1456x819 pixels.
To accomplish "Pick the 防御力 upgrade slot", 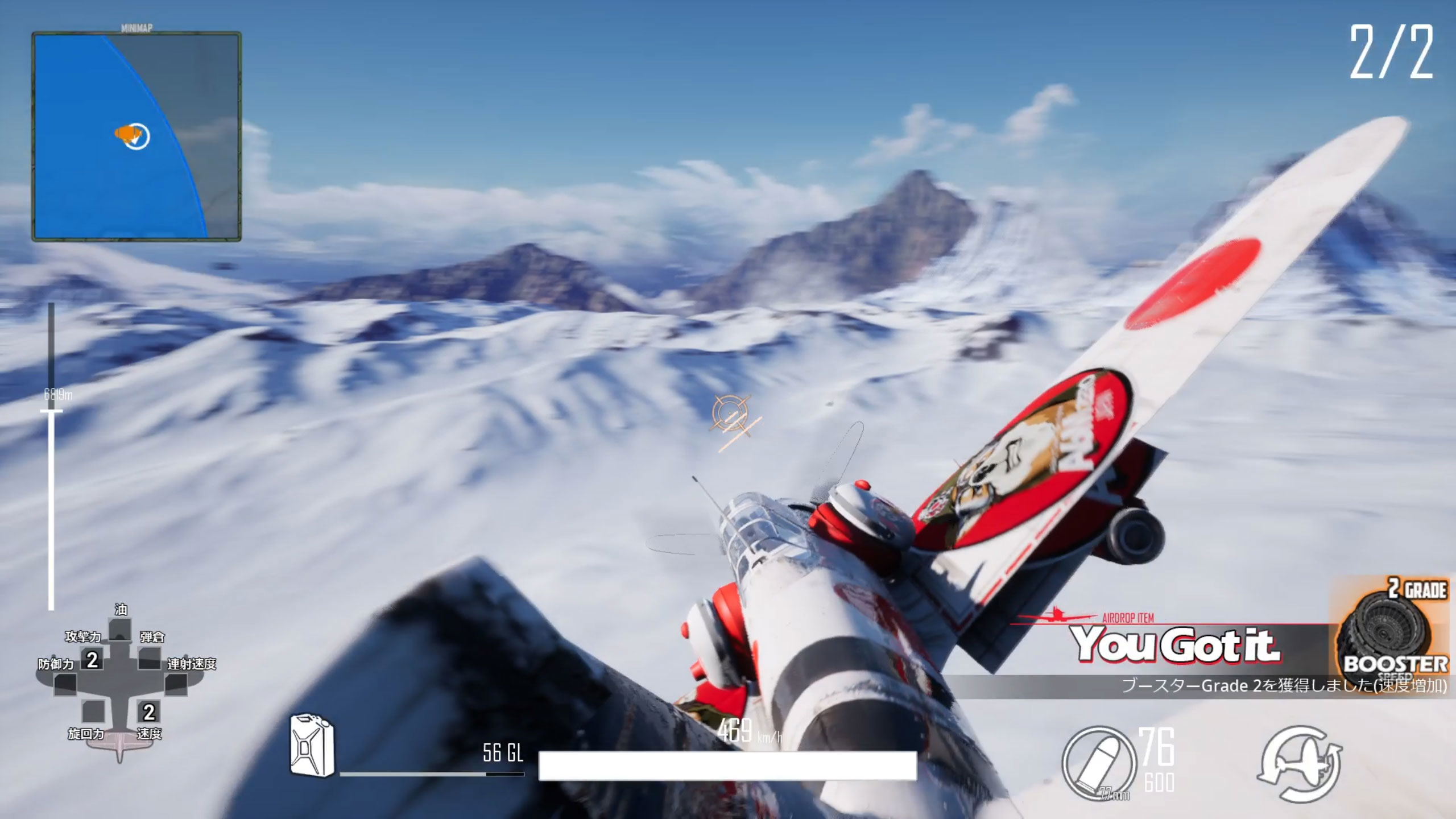I will click(65, 684).
